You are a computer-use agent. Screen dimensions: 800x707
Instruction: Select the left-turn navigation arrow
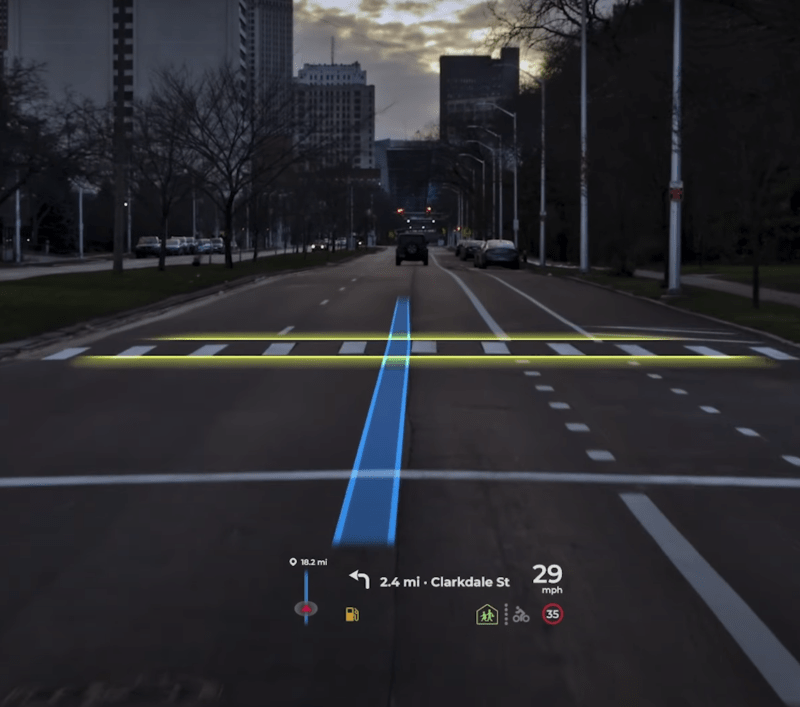358,580
